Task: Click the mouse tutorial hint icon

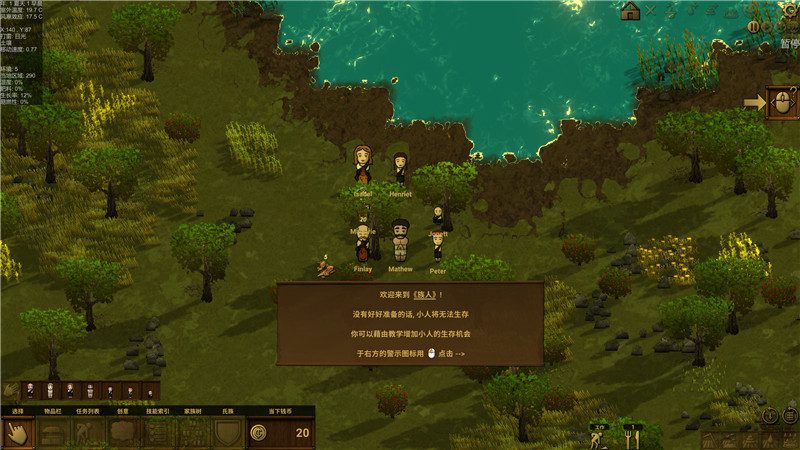Action: coord(781,102)
